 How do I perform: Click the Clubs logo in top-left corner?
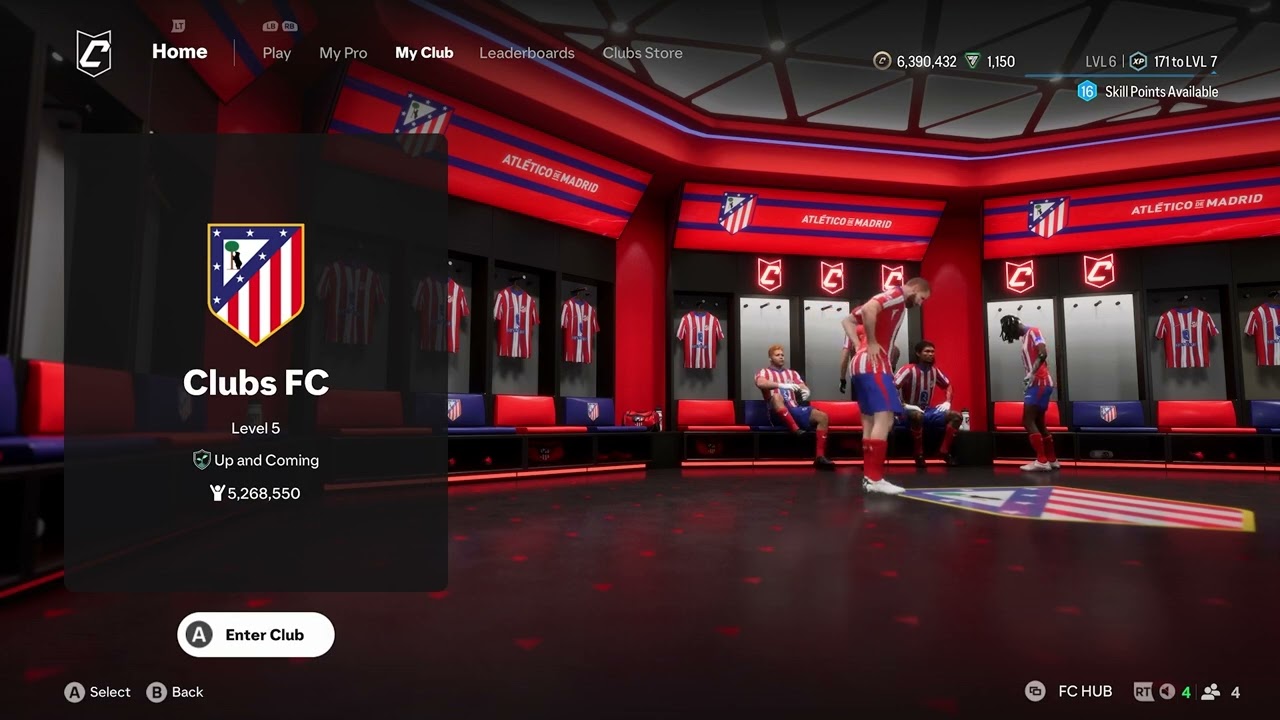pyautogui.click(x=94, y=50)
